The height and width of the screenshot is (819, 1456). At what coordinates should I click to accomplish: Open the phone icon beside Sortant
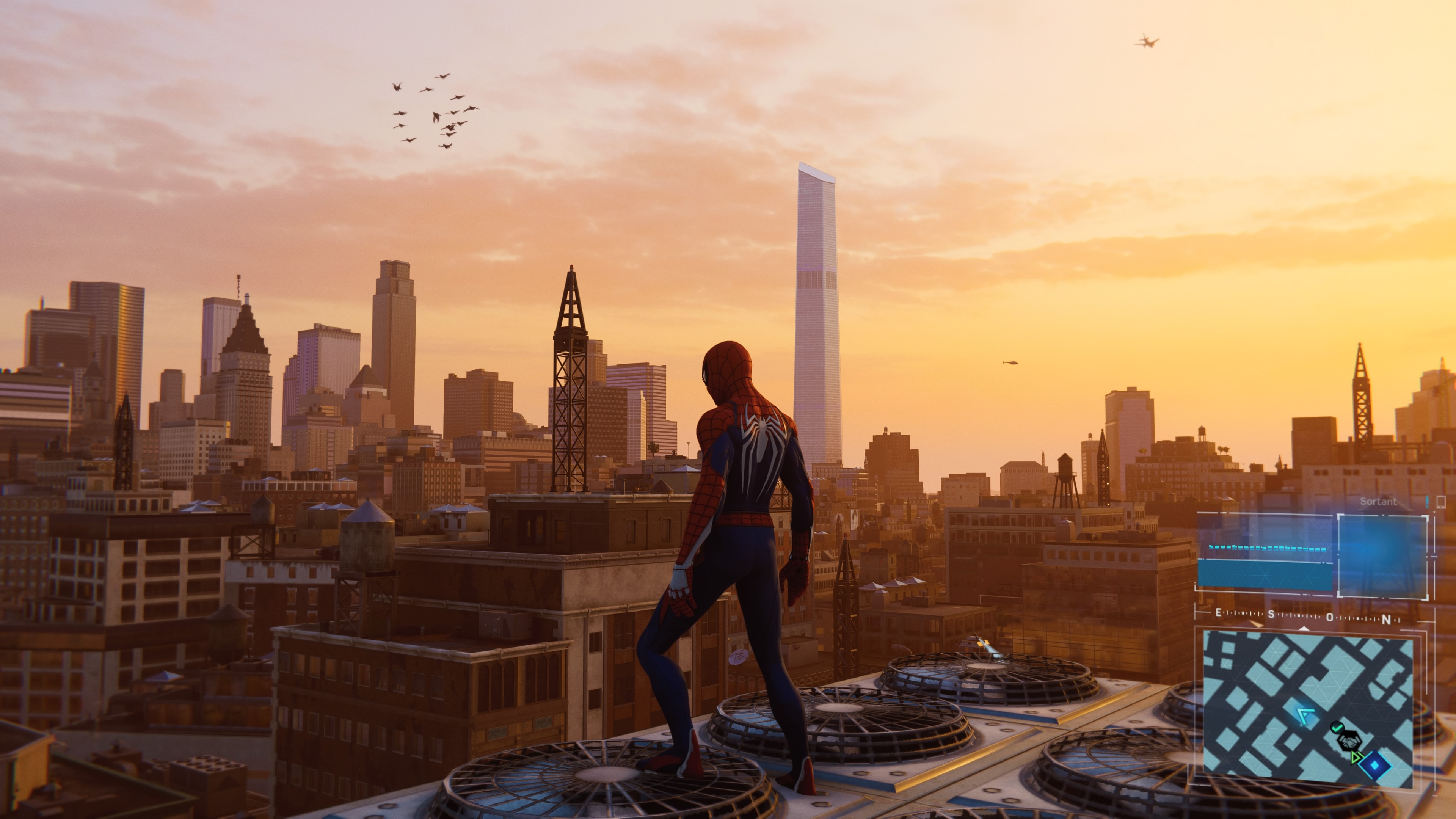pos(1441,502)
